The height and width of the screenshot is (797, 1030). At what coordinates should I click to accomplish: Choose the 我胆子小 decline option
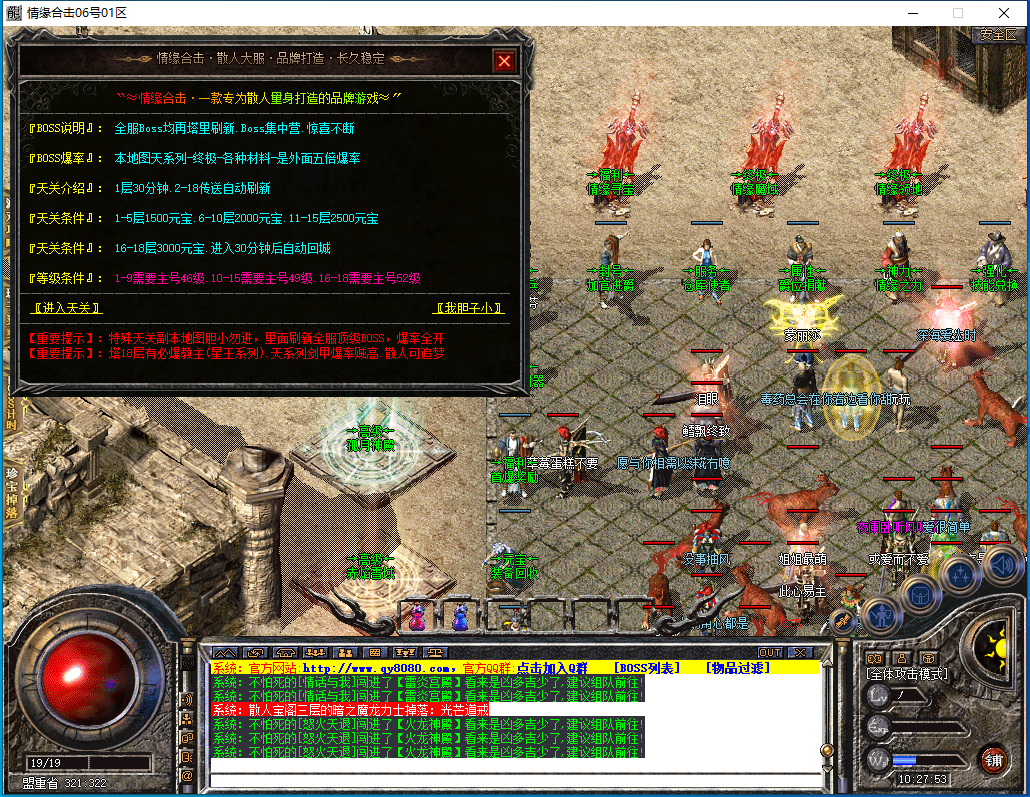pos(469,308)
